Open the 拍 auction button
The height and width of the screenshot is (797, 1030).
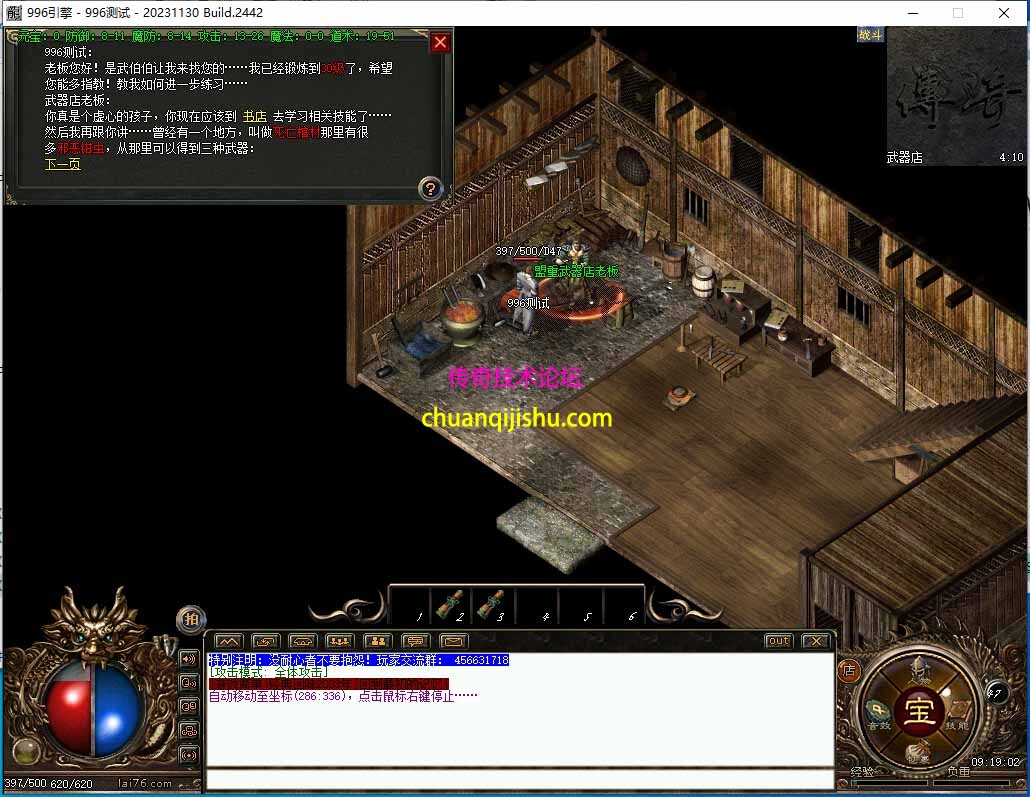pos(190,619)
